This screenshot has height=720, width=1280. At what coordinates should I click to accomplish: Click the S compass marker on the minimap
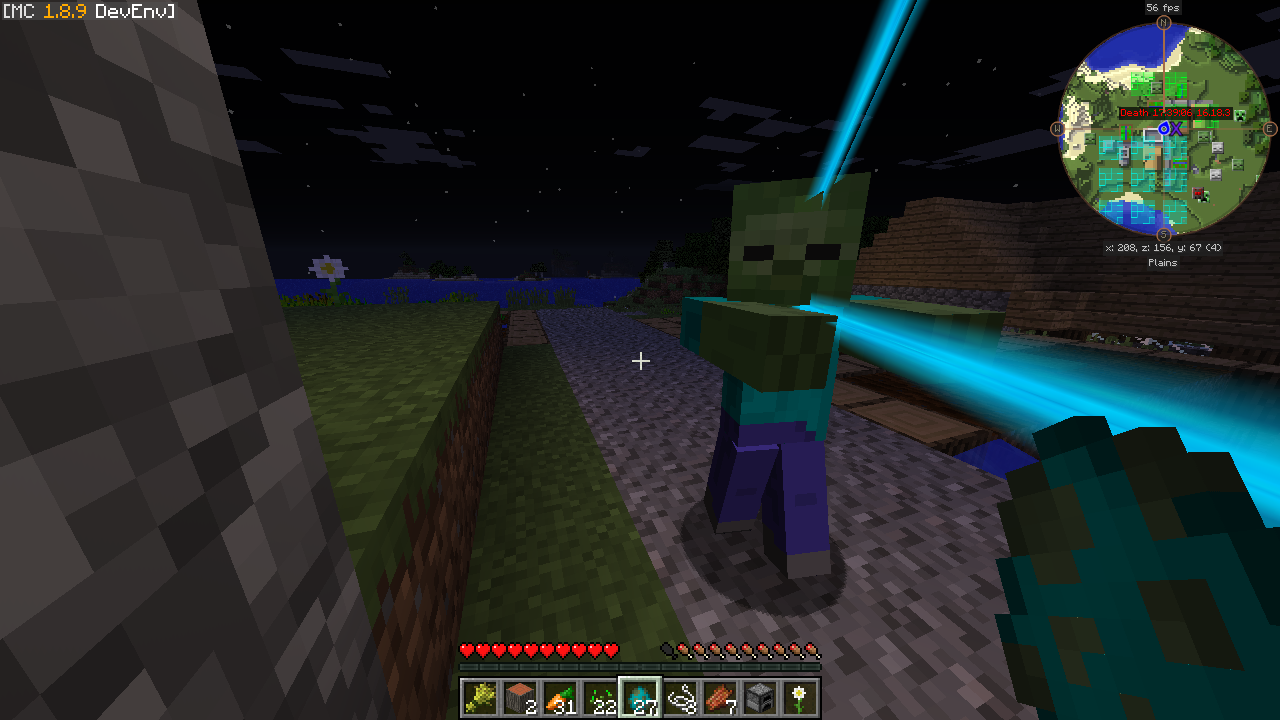(1163, 234)
